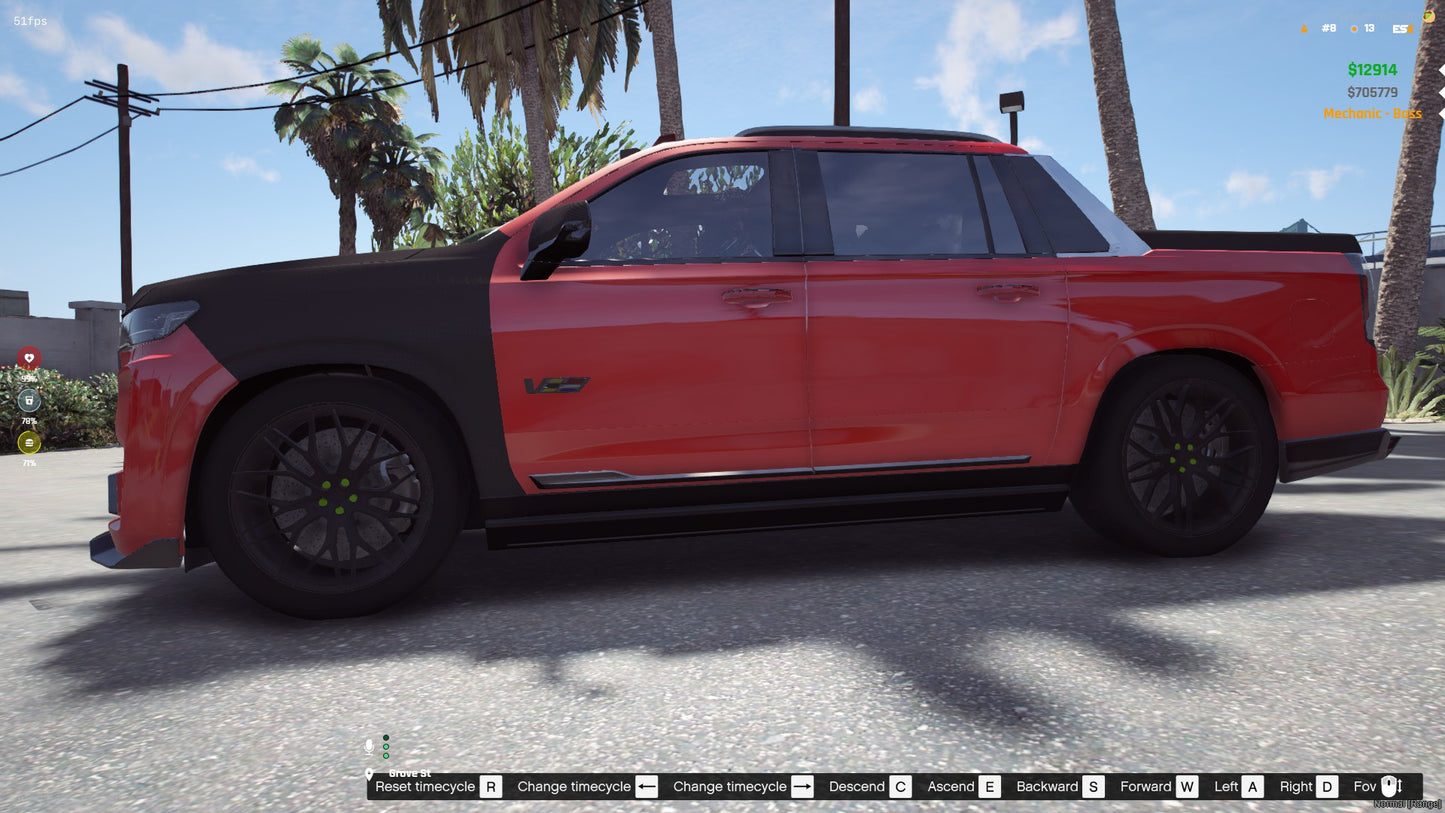Viewport: 1445px width, 813px height.
Task: Click the player ID marker showing #8
Action: [x=1327, y=28]
